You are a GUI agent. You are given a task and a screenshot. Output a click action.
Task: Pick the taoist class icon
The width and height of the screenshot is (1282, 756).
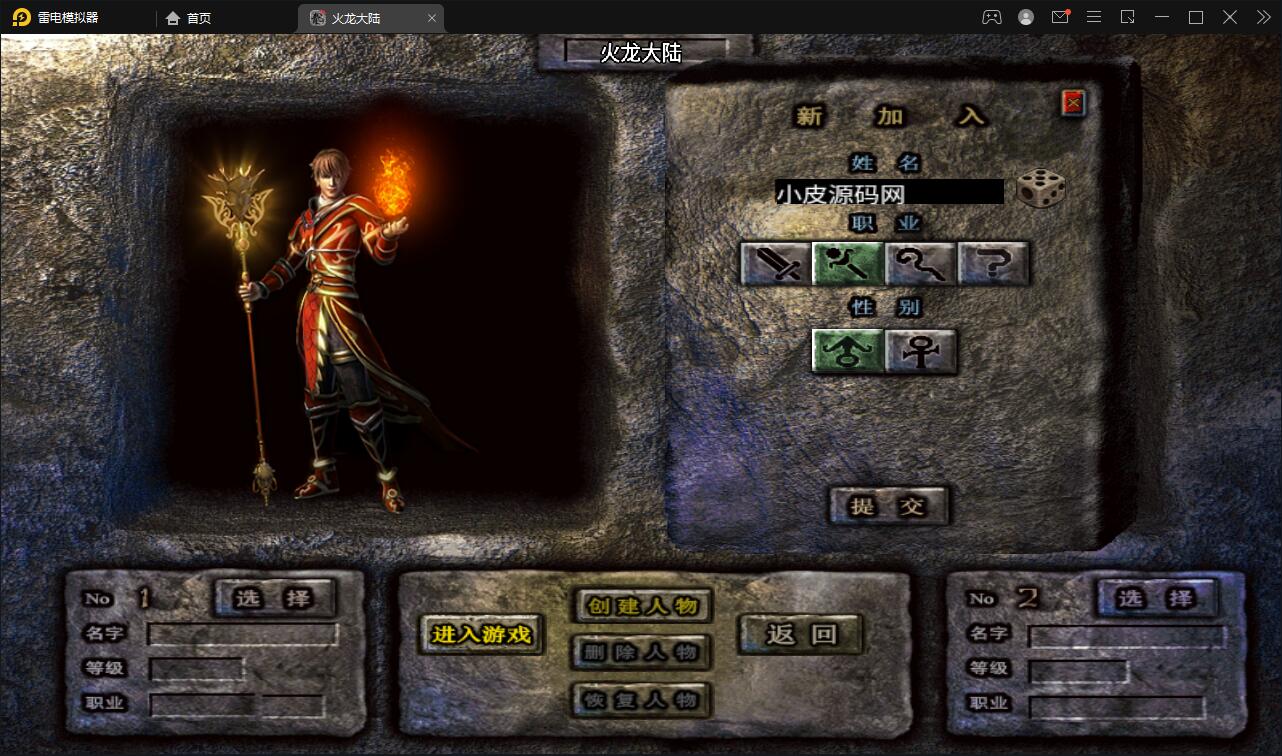921,264
